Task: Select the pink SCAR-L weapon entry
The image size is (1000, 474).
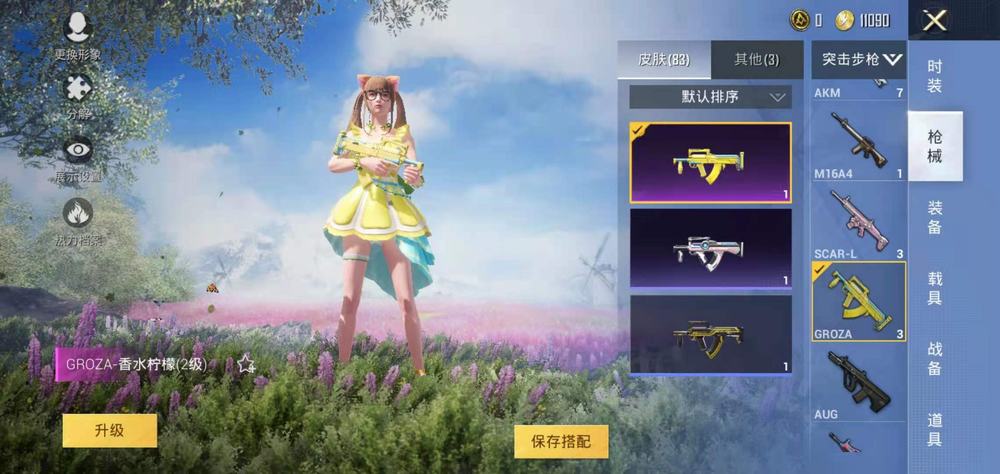Action: (x=859, y=222)
